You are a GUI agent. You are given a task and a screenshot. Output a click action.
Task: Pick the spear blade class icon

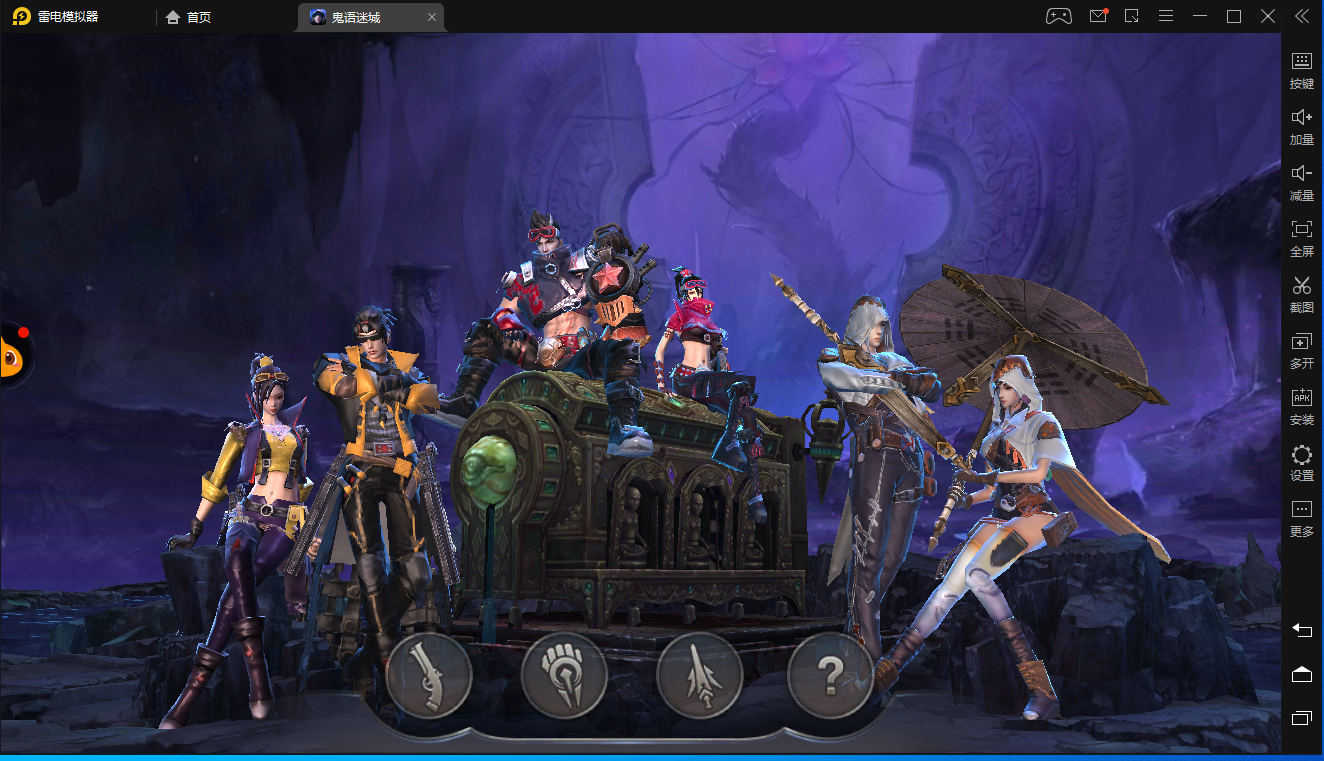pyautogui.click(x=699, y=675)
